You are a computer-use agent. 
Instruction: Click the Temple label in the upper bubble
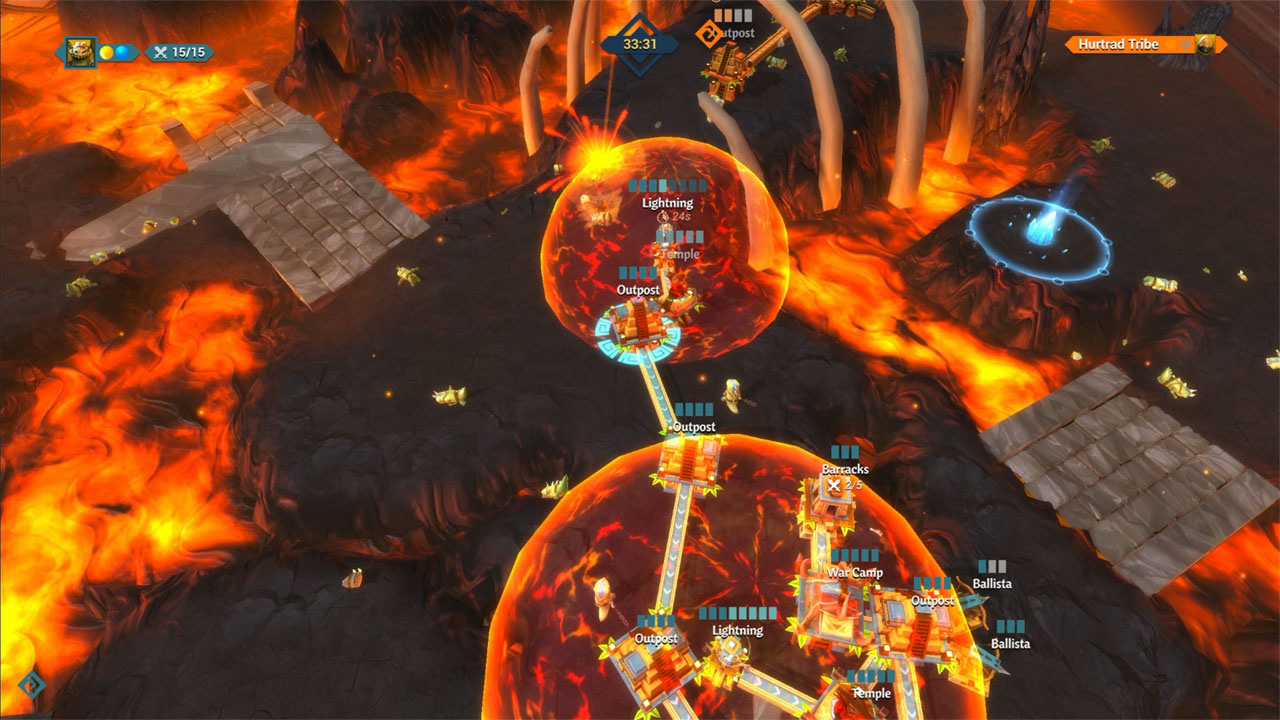pos(680,254)
